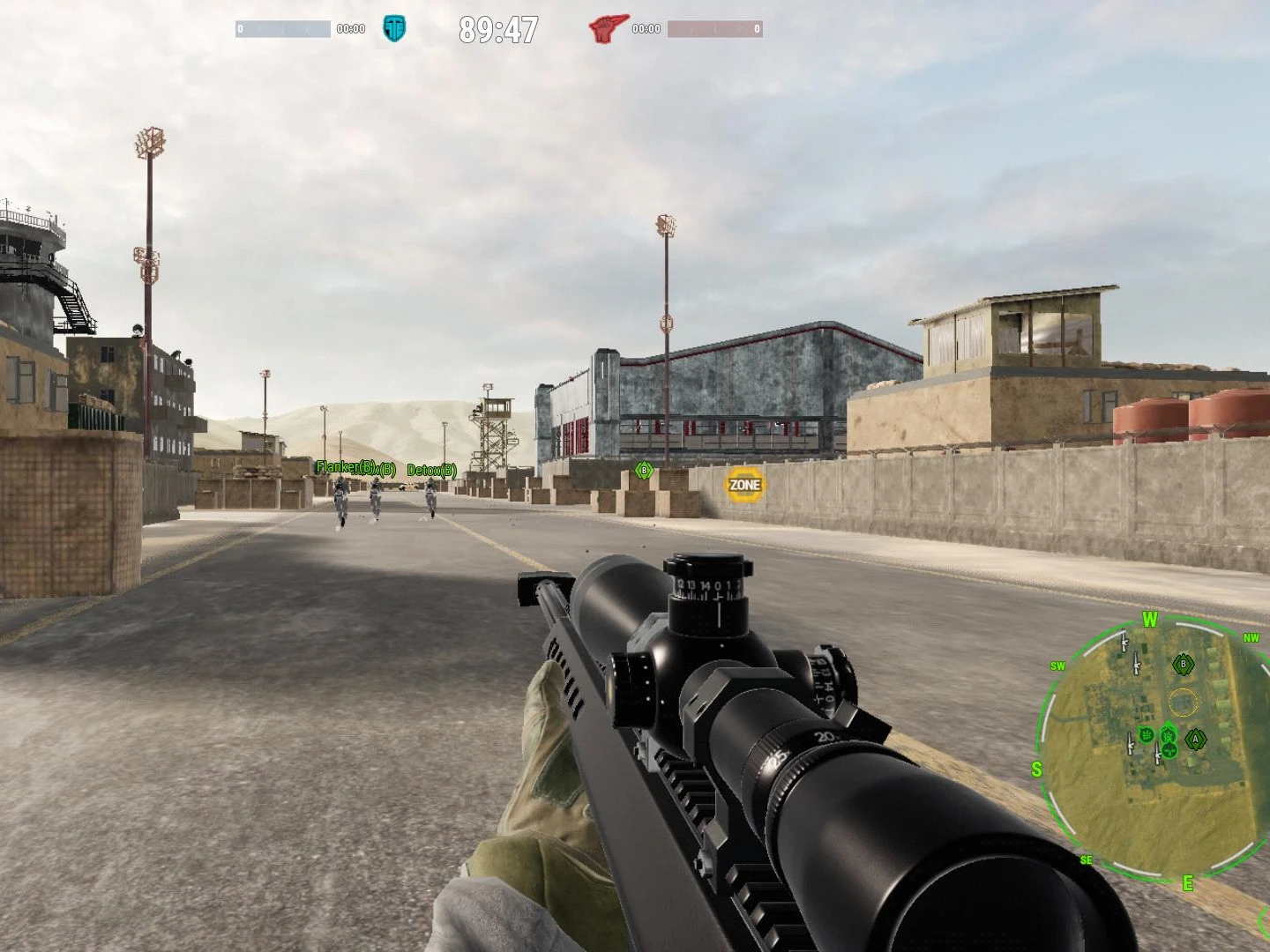Click the SE compass label on the minimap

pos(1087,860)
